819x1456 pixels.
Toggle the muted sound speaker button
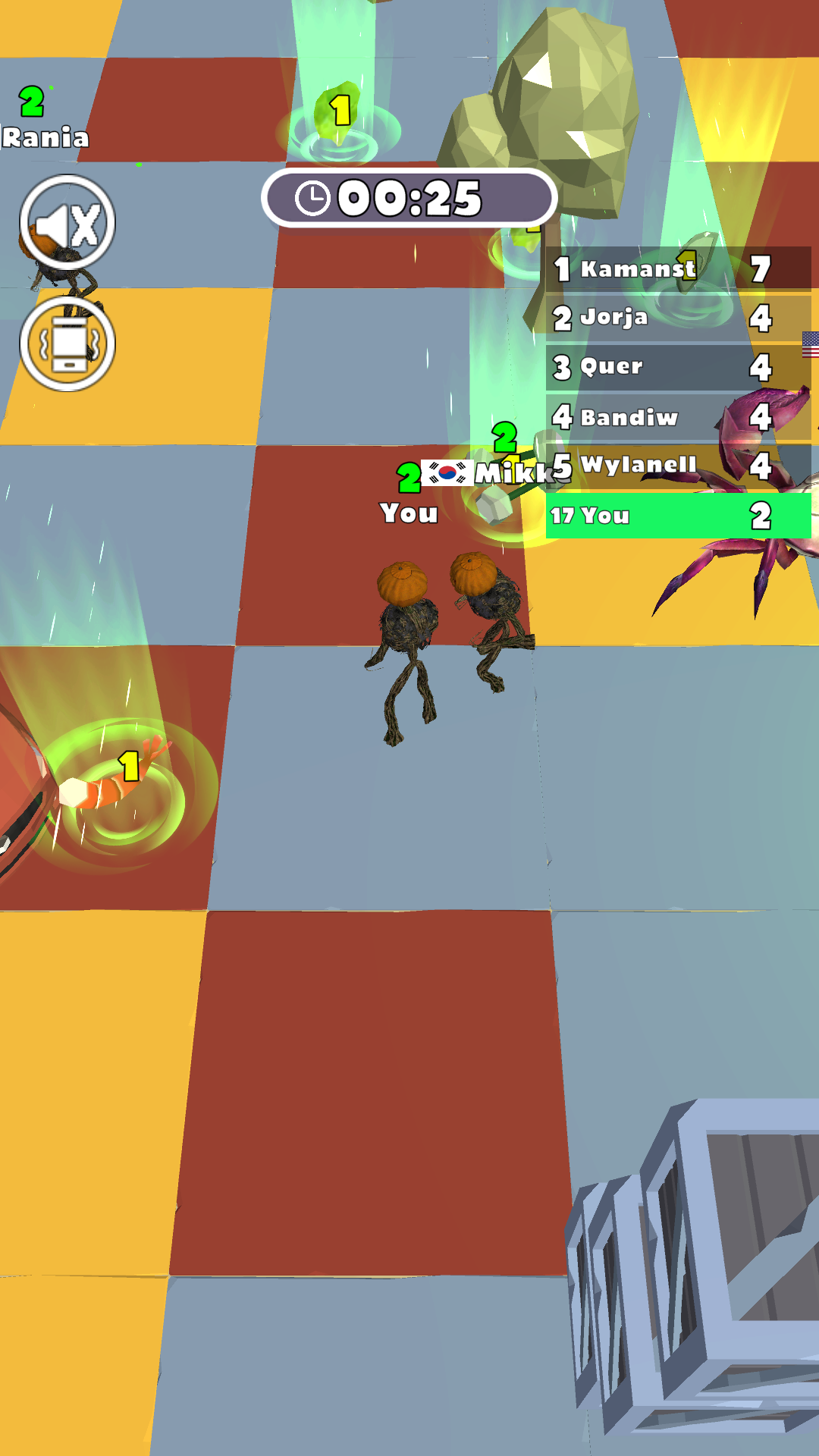67,223
